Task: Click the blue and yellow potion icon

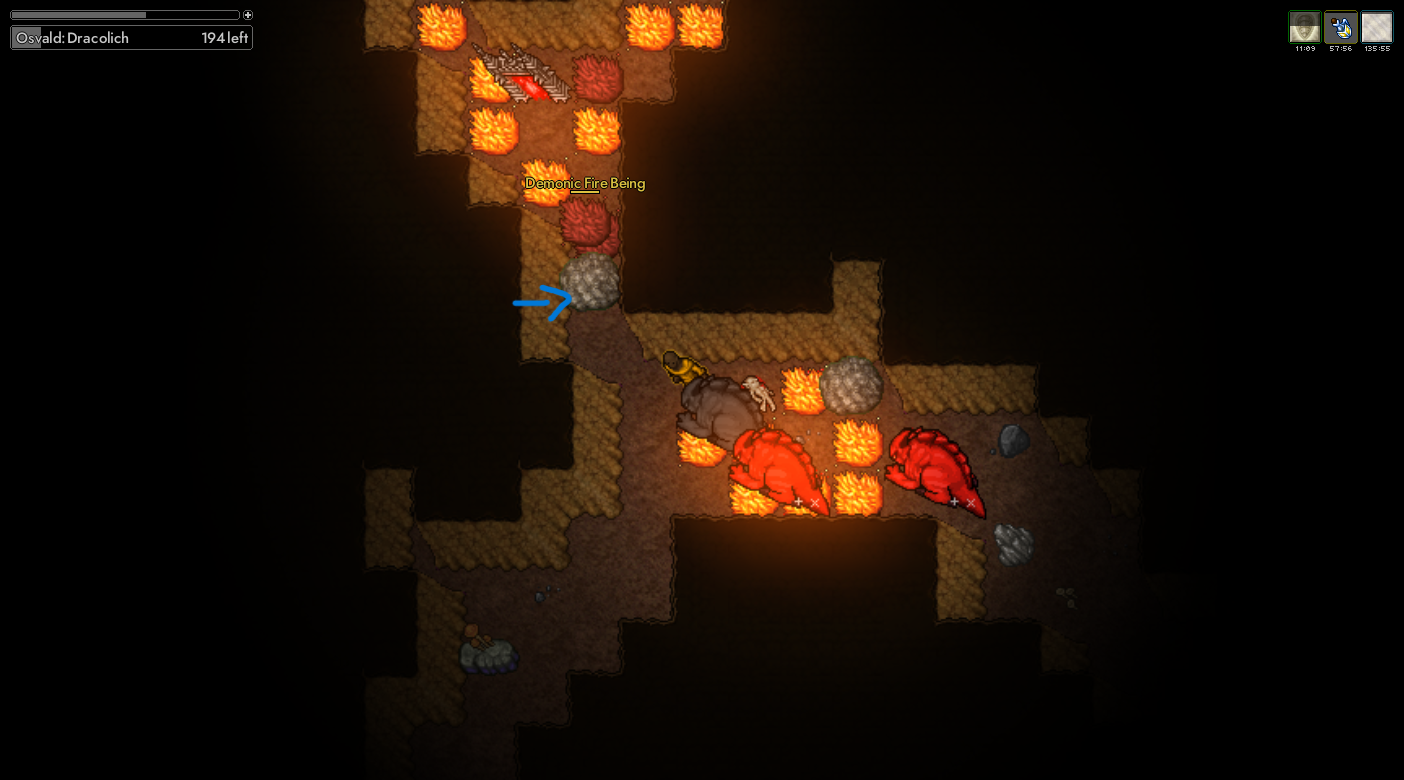Action: click(1340, 27)
